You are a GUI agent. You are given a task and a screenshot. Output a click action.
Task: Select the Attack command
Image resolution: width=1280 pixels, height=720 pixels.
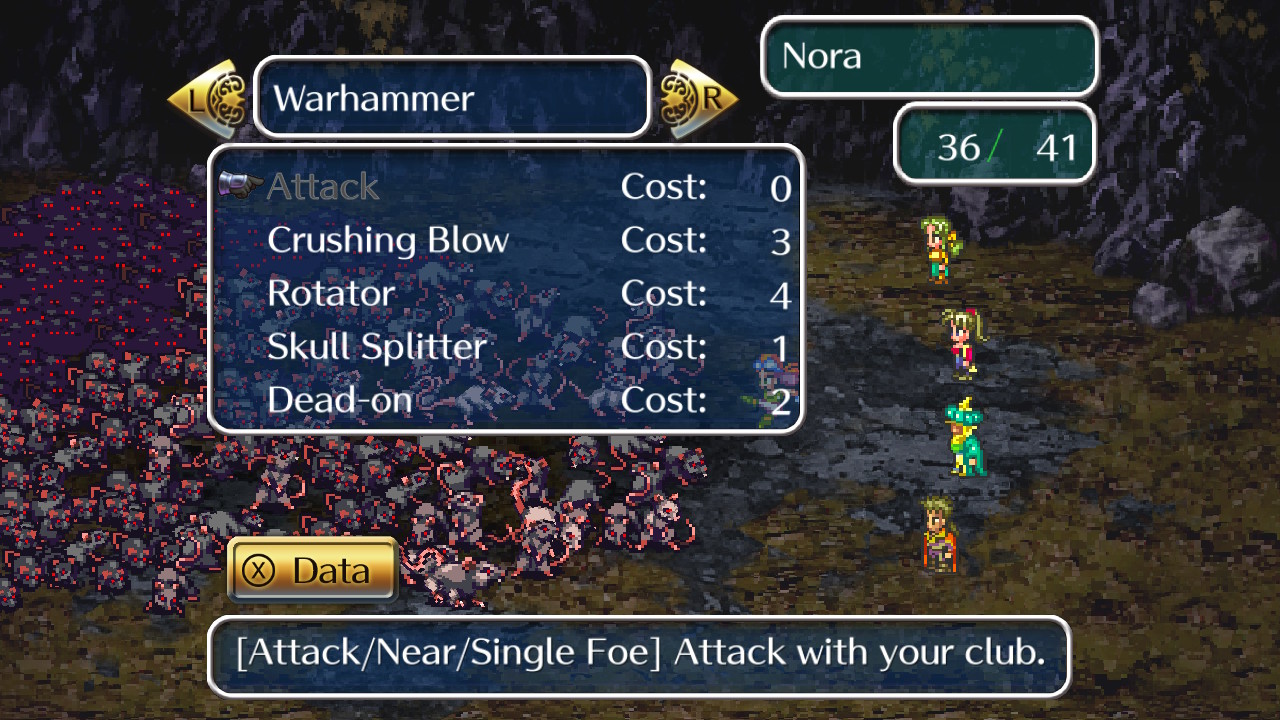click(x=323, y=187)
